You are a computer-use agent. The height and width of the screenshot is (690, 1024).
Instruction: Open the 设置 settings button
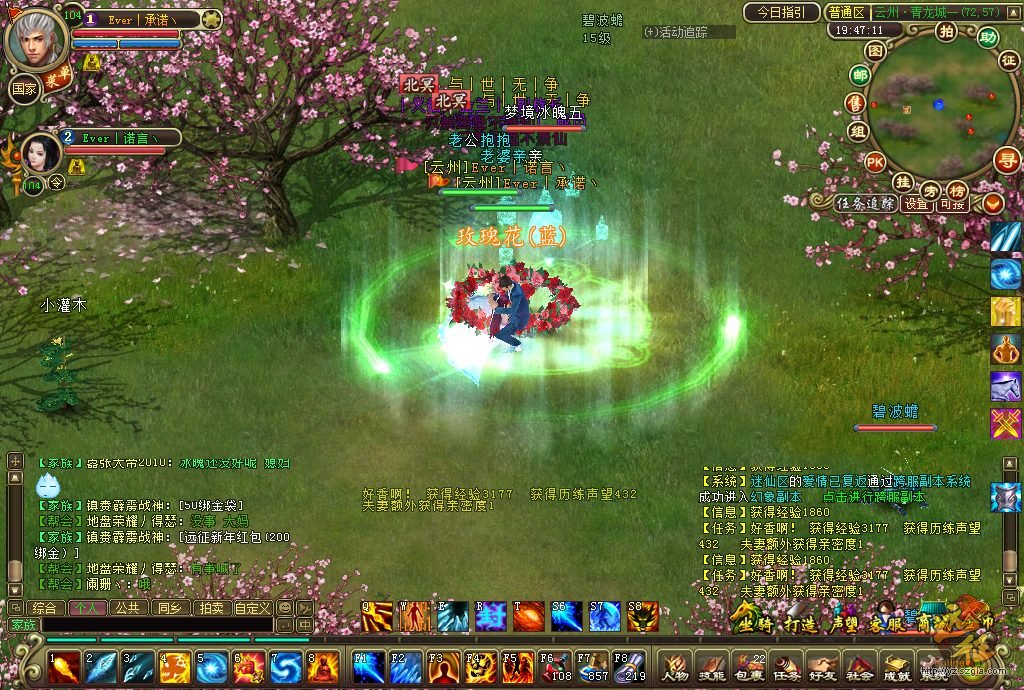917,203
